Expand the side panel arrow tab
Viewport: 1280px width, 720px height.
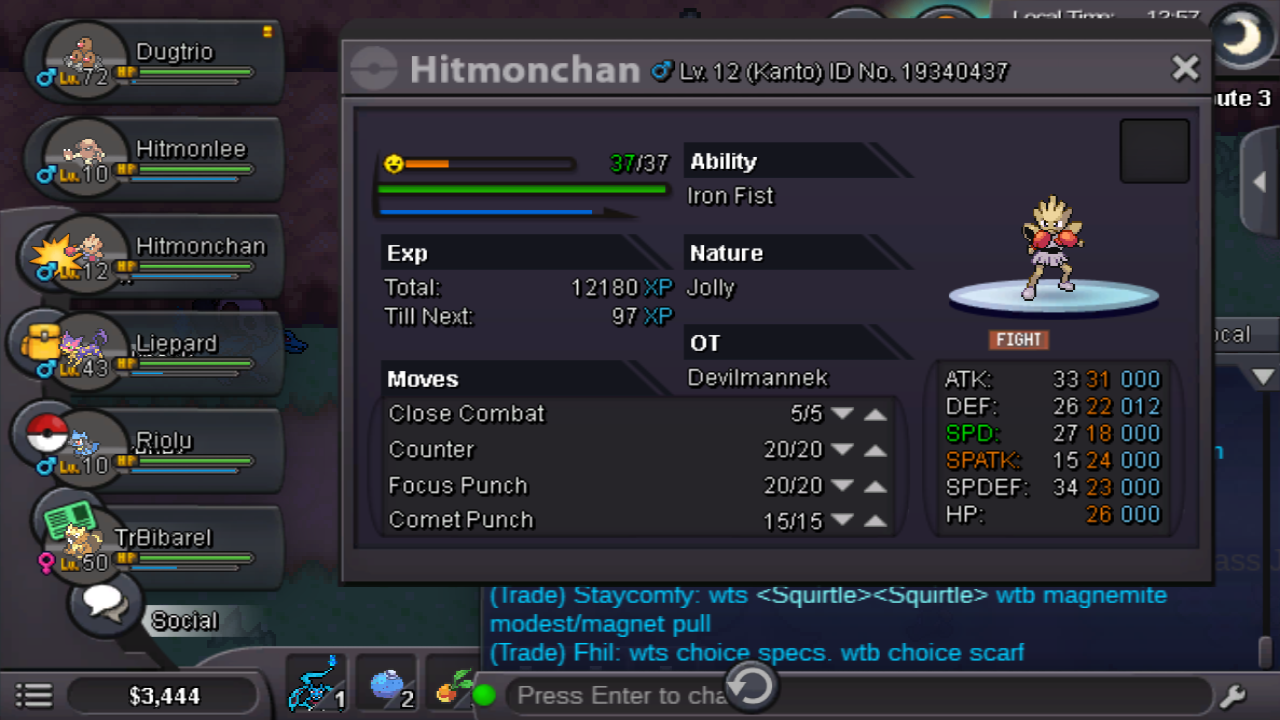tap(1260, 182)
